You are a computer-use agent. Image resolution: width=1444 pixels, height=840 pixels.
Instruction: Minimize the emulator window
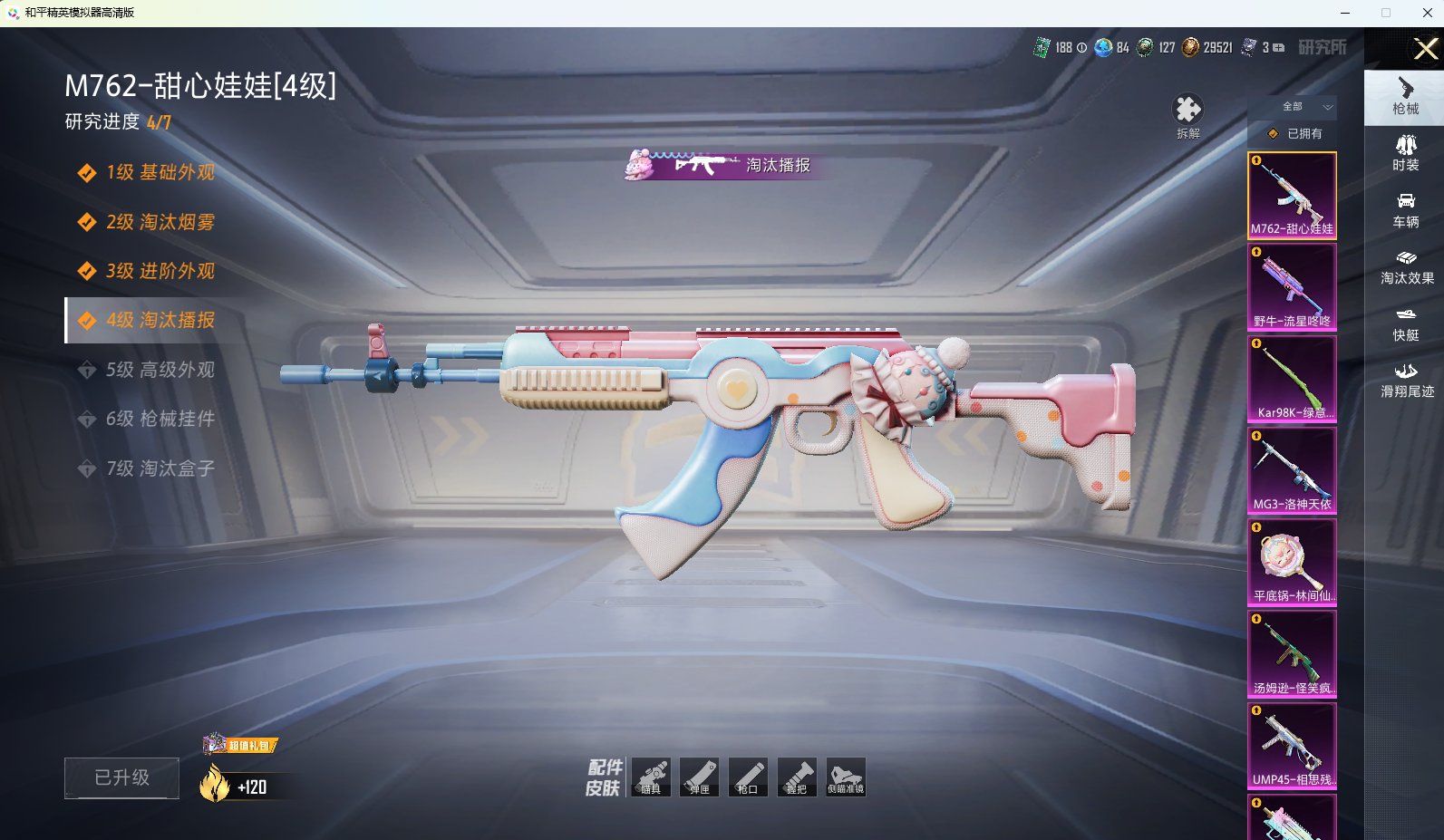point(1345,13)
